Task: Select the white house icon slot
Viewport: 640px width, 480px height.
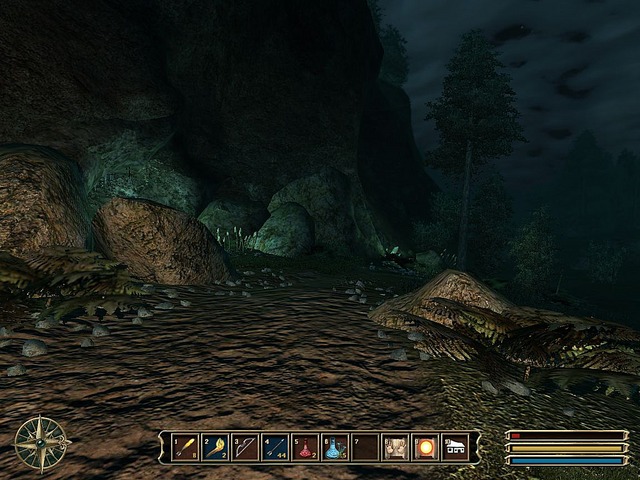Action: (455, 446)
